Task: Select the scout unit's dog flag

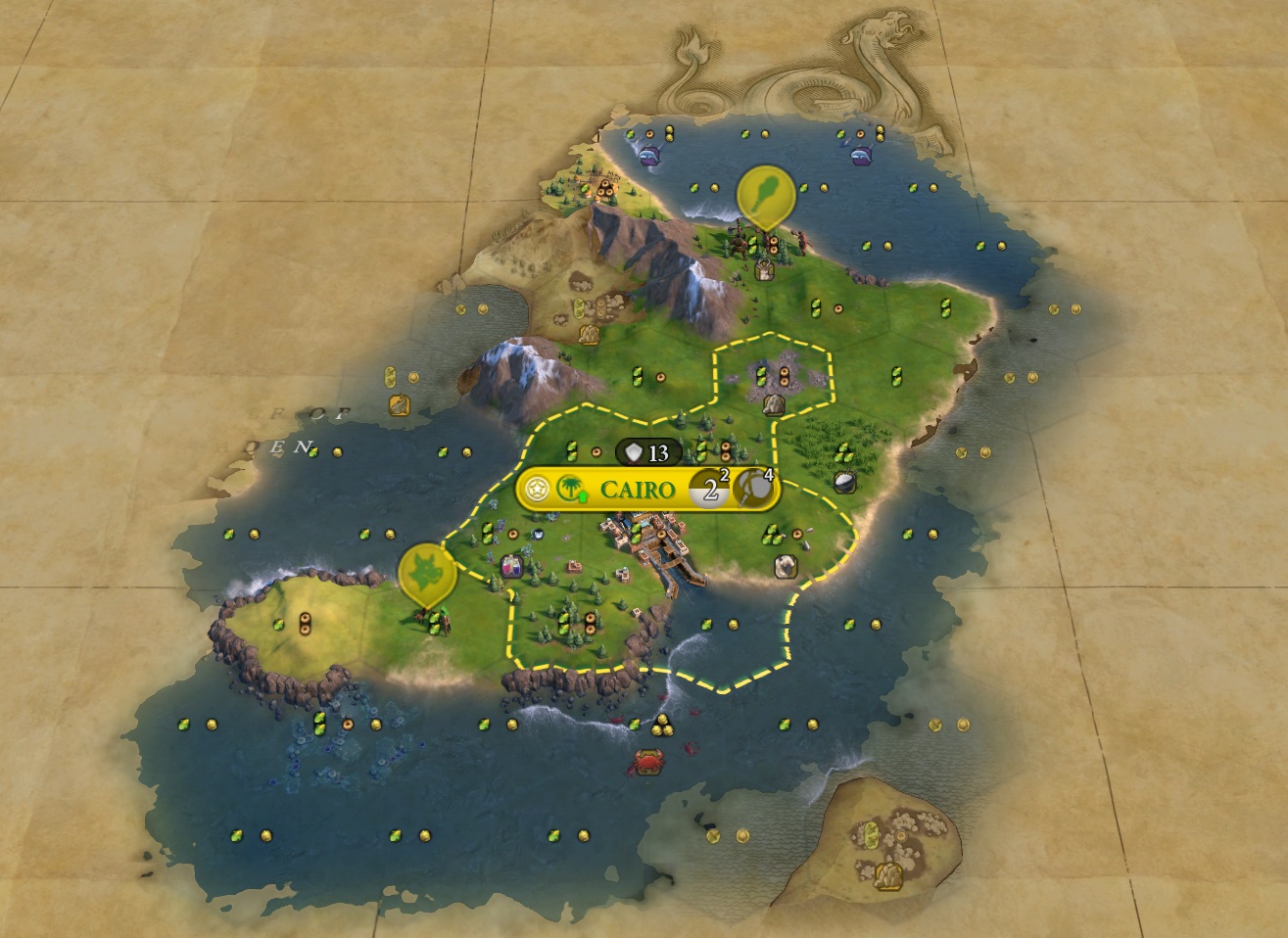Action: click(427, 574)
